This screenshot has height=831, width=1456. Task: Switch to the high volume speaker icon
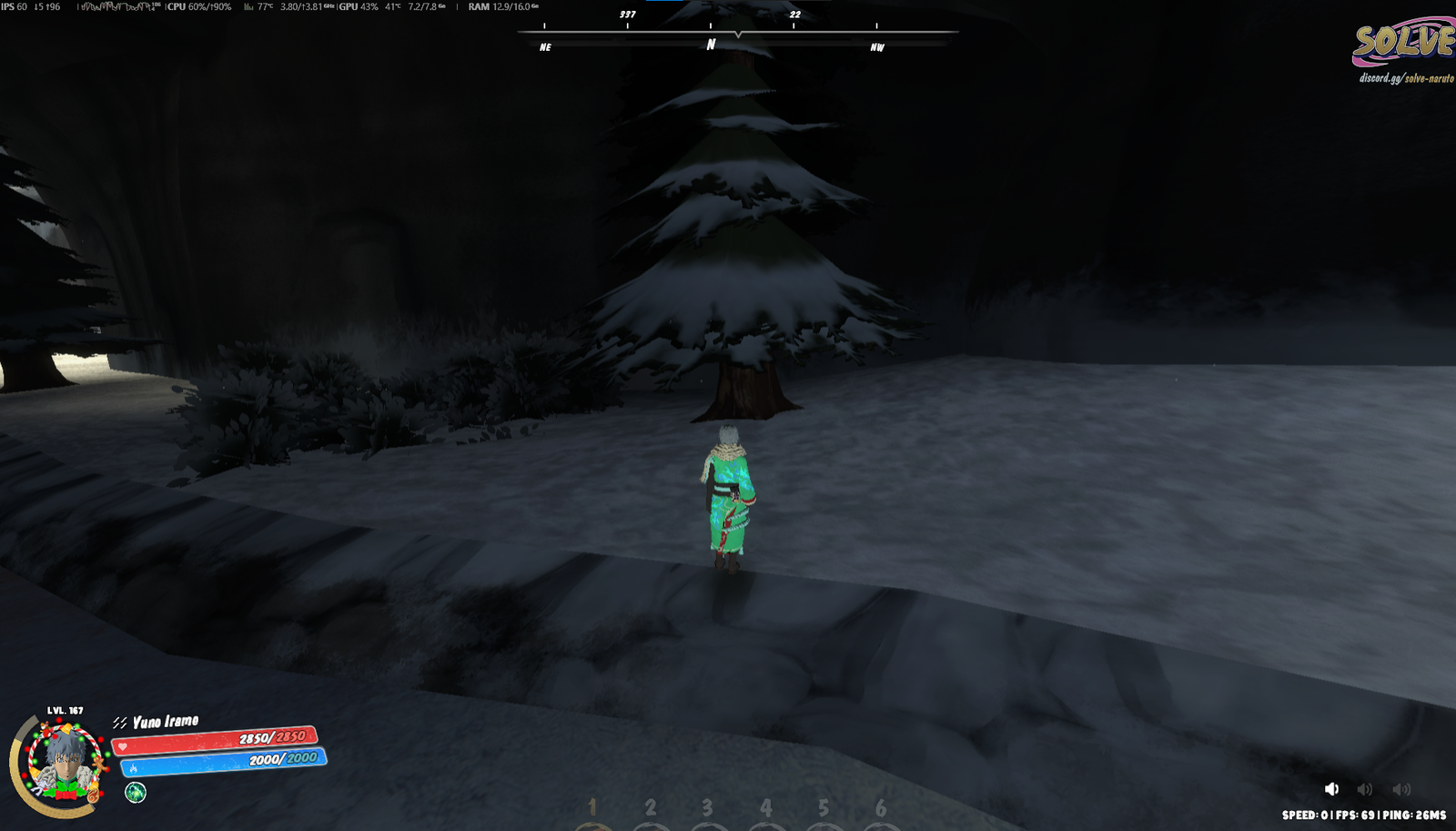coord(1401,789)
